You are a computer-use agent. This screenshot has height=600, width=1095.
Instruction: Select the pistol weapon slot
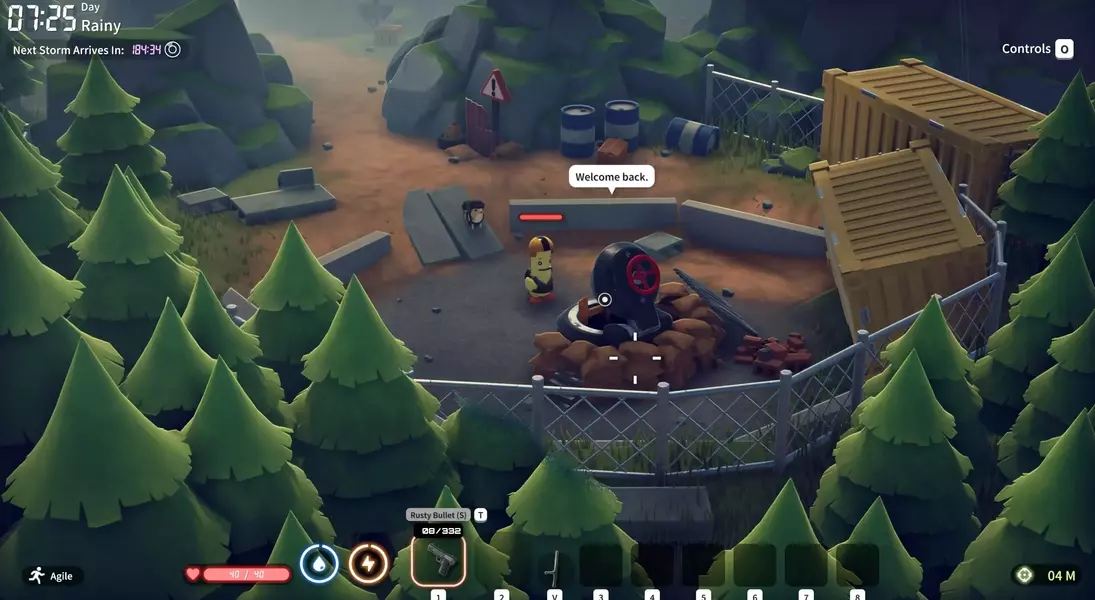(x=438, y=560)
